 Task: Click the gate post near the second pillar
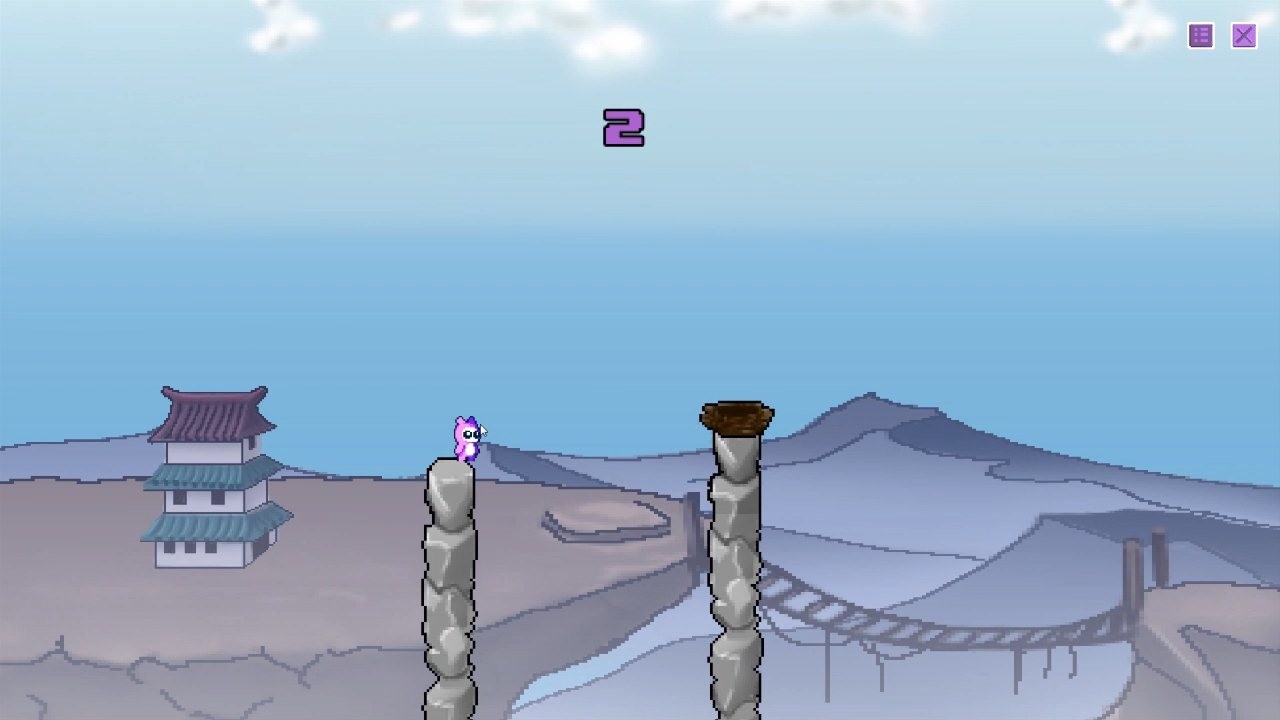[x=693, y=520]
